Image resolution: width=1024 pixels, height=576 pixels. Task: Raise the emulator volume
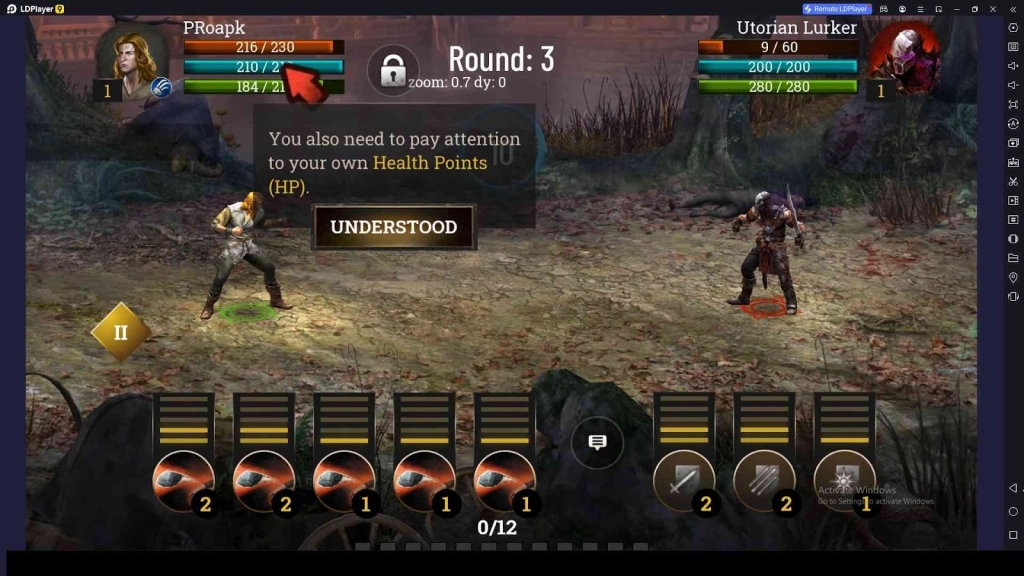coord(1013,66)
